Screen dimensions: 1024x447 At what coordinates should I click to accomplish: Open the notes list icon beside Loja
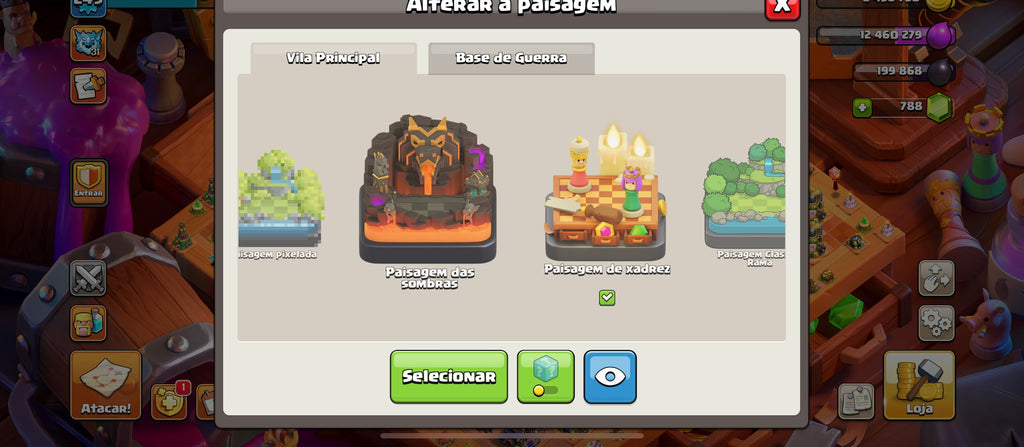tap(855, 400)
